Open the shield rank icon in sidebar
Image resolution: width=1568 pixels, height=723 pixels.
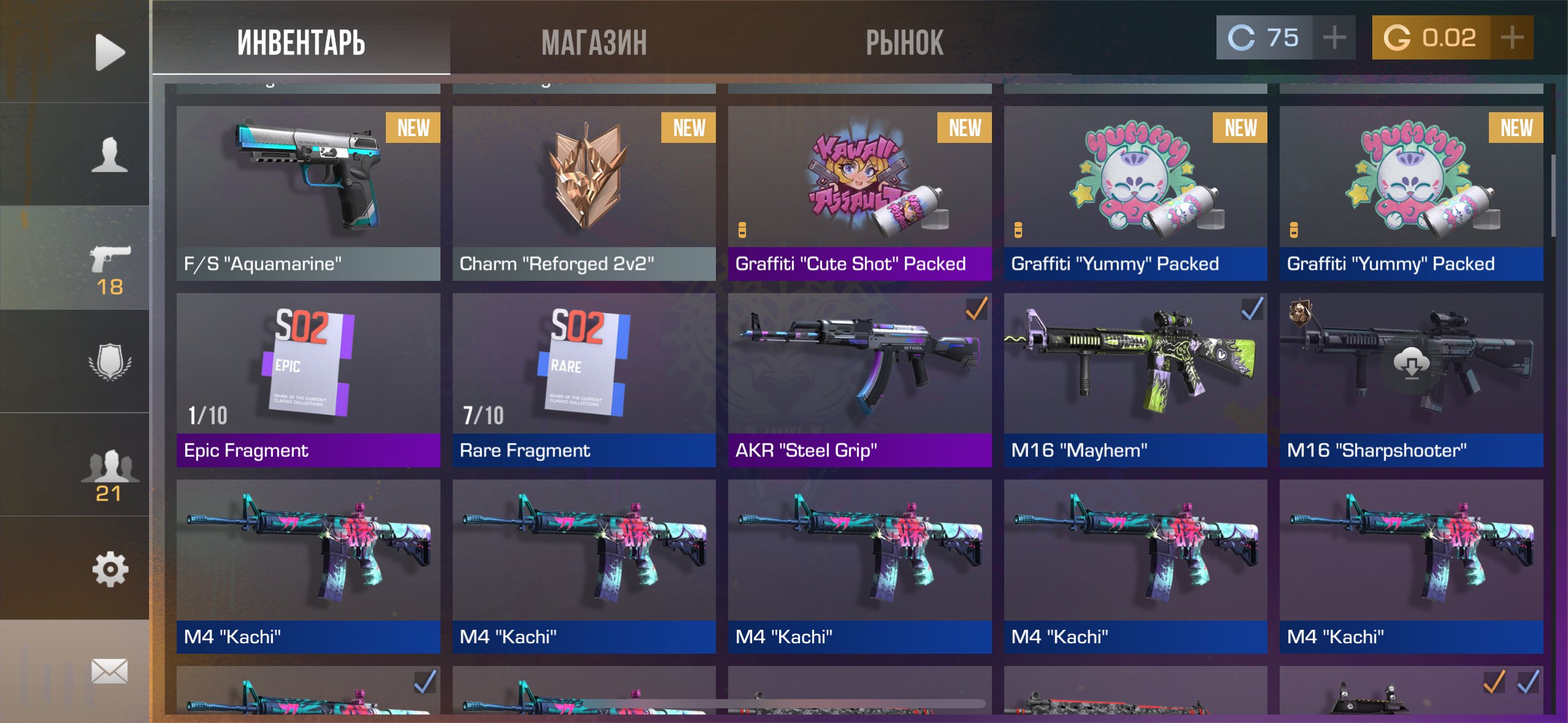[x=110, y=362]
